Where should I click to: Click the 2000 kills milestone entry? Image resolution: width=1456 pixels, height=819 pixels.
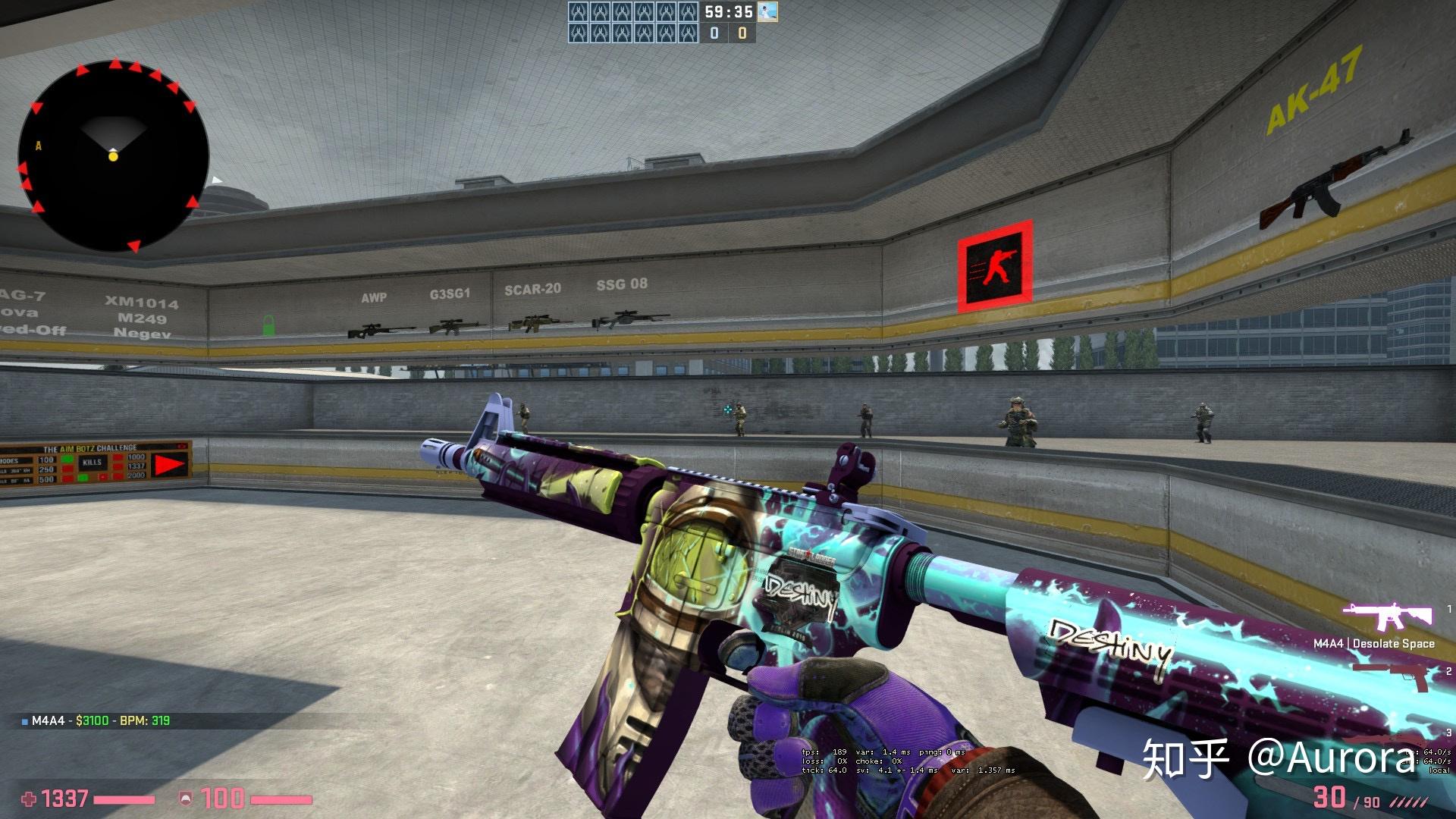click(137, 475)
